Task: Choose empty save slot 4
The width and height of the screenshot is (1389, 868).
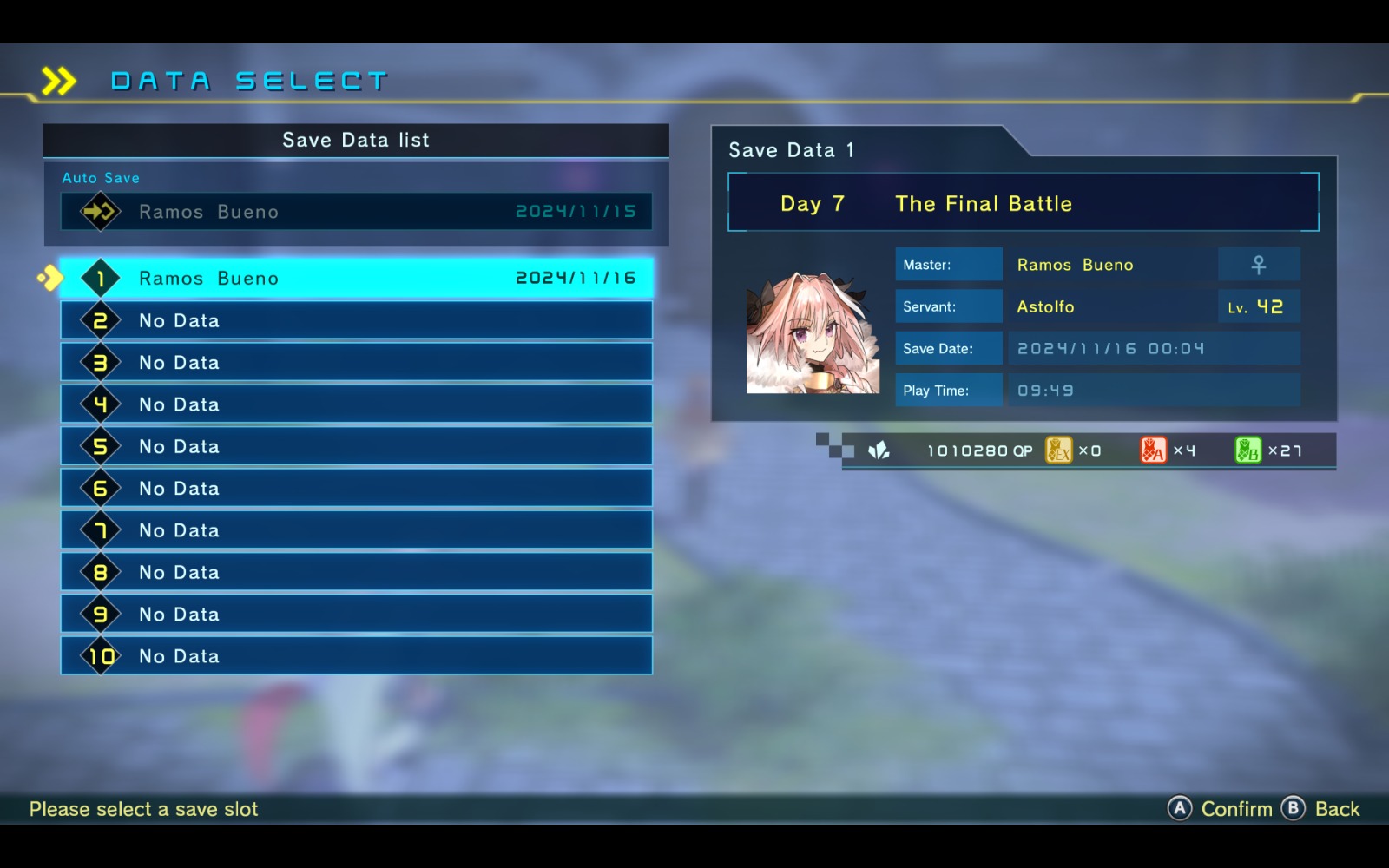Action: tap(356, 404)
